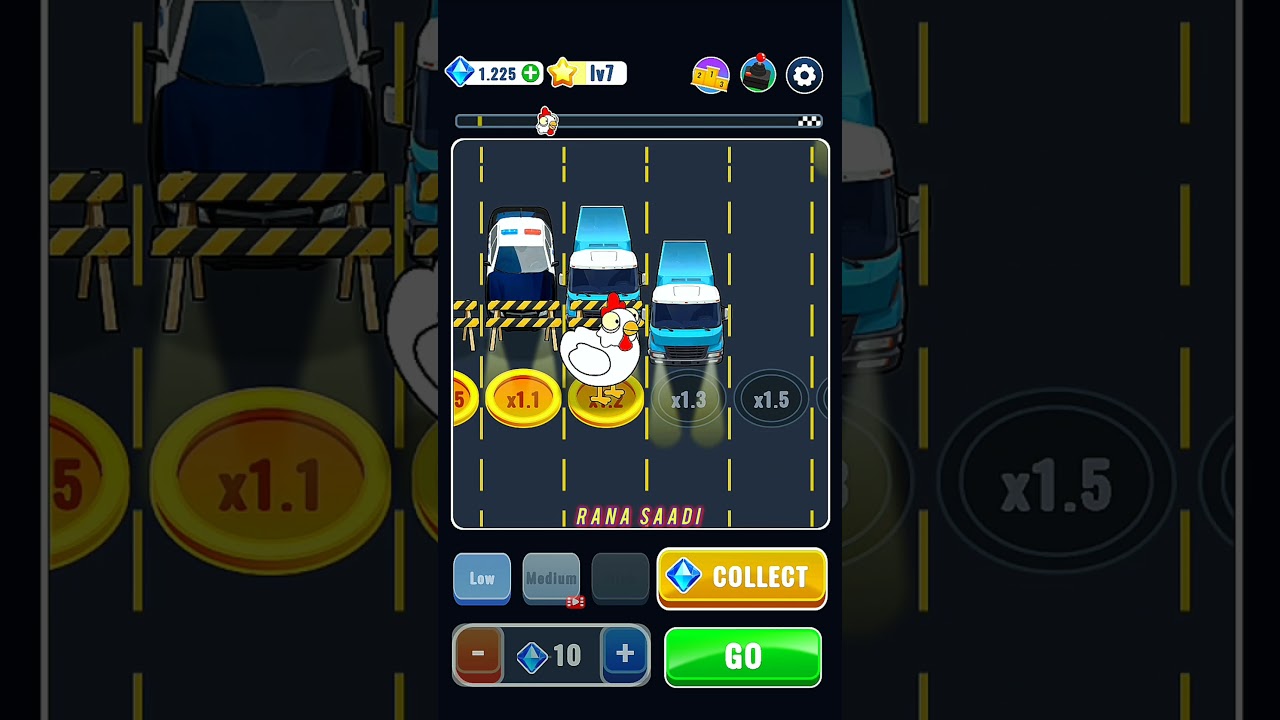Increase the bet with the plus button
Viewport: 1280px width, 720px height.
coord(625,654)
